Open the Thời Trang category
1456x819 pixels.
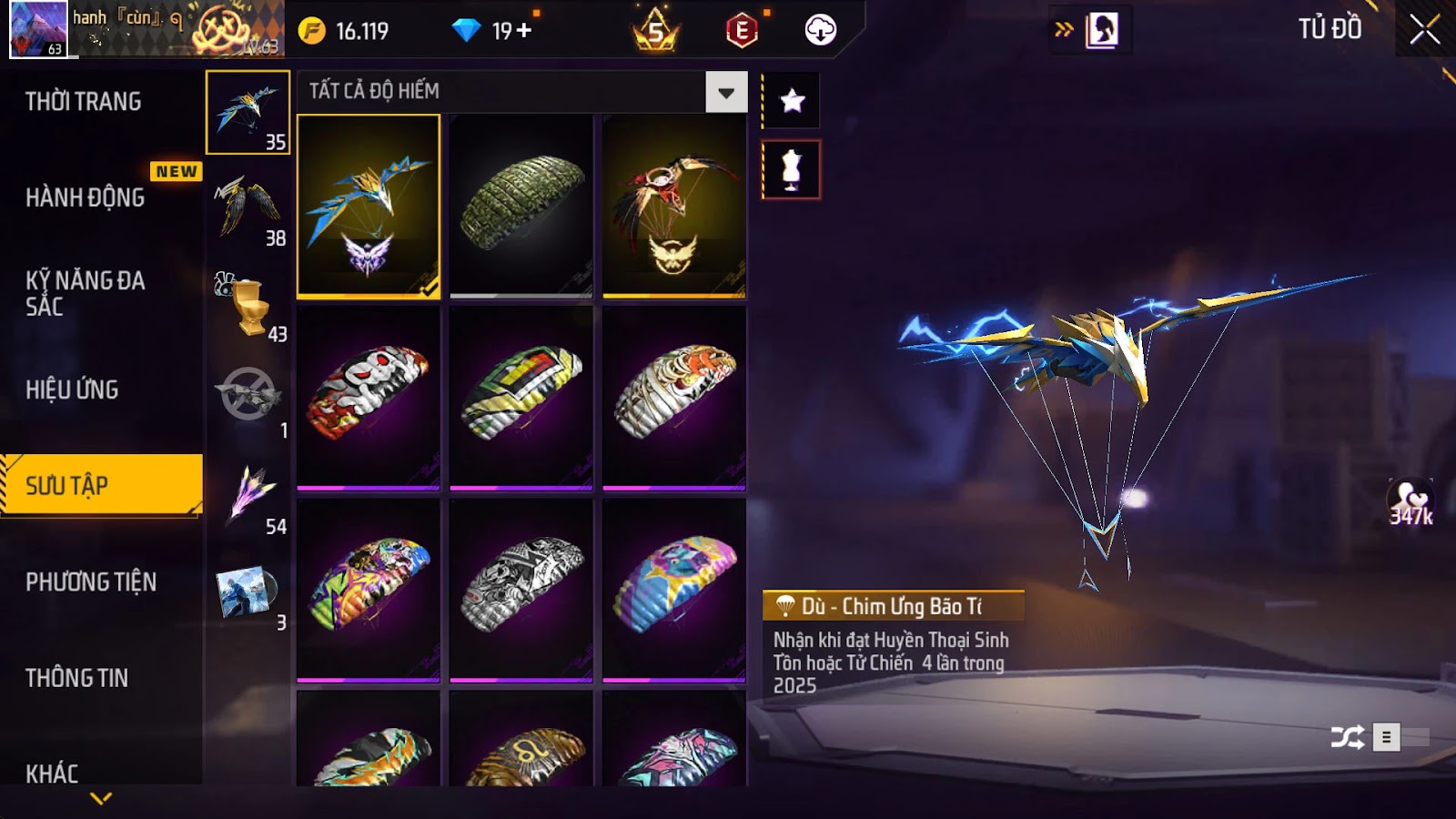[84, 102]
